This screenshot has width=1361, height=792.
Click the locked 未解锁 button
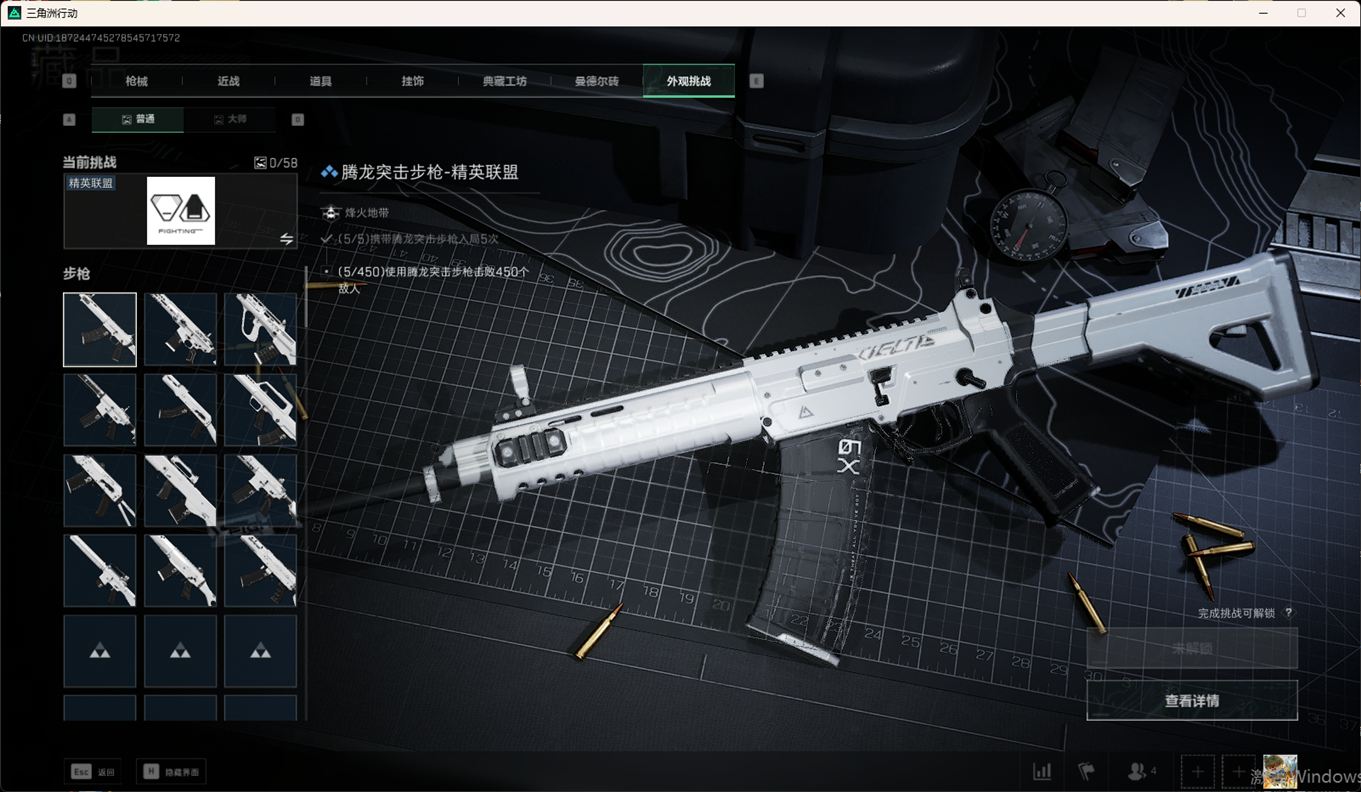click(1192, 648)
